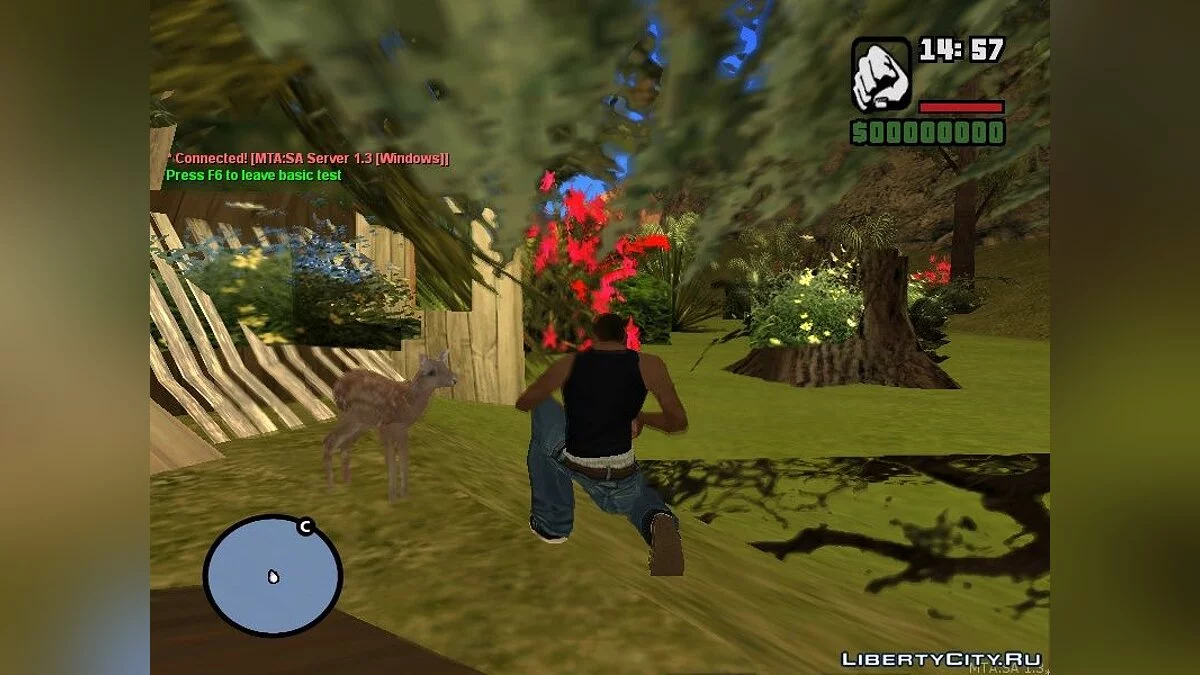The height and width of the screenshot is (675, 1200).
Task: Click the fist weapon icon
Action: tap(881, 75)
